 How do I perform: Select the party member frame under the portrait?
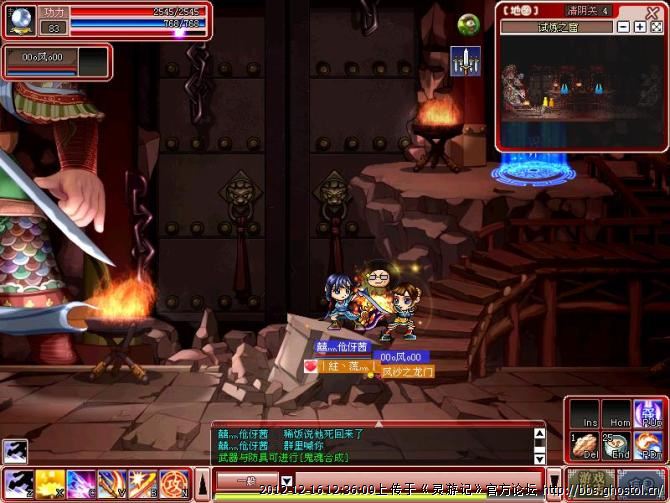55,61
